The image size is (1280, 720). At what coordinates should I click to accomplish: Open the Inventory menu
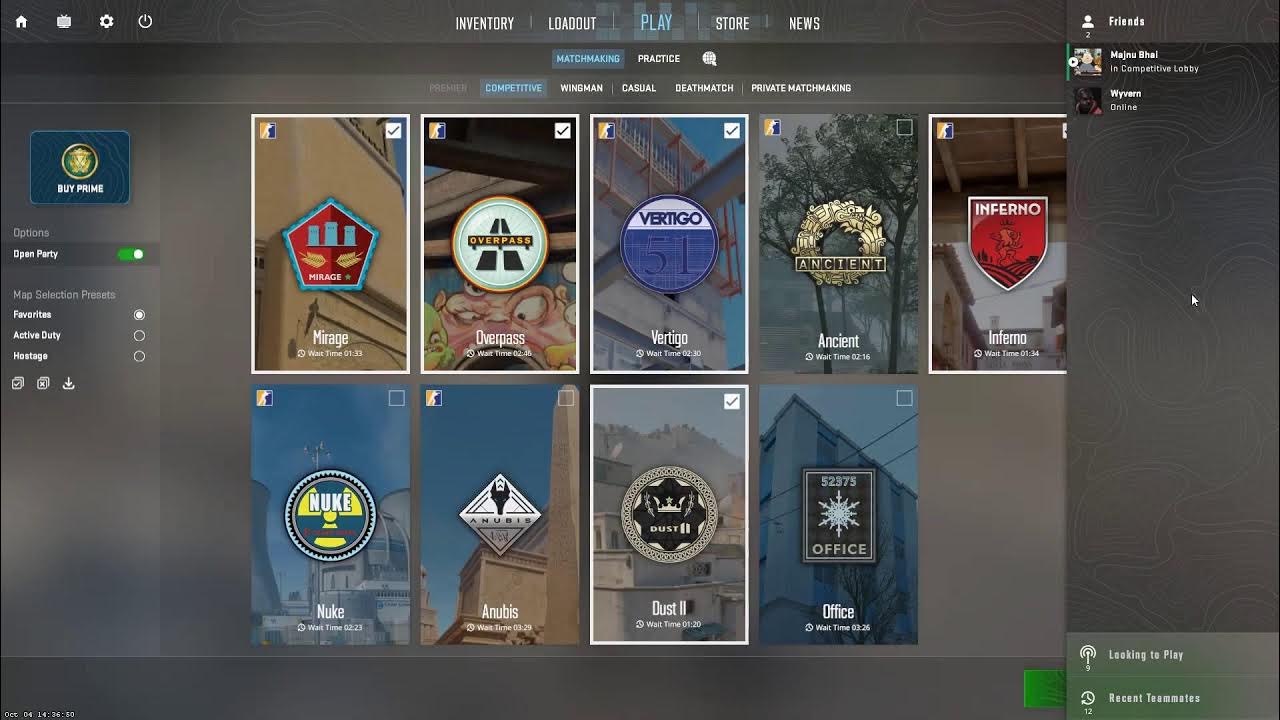pos(484,23)
